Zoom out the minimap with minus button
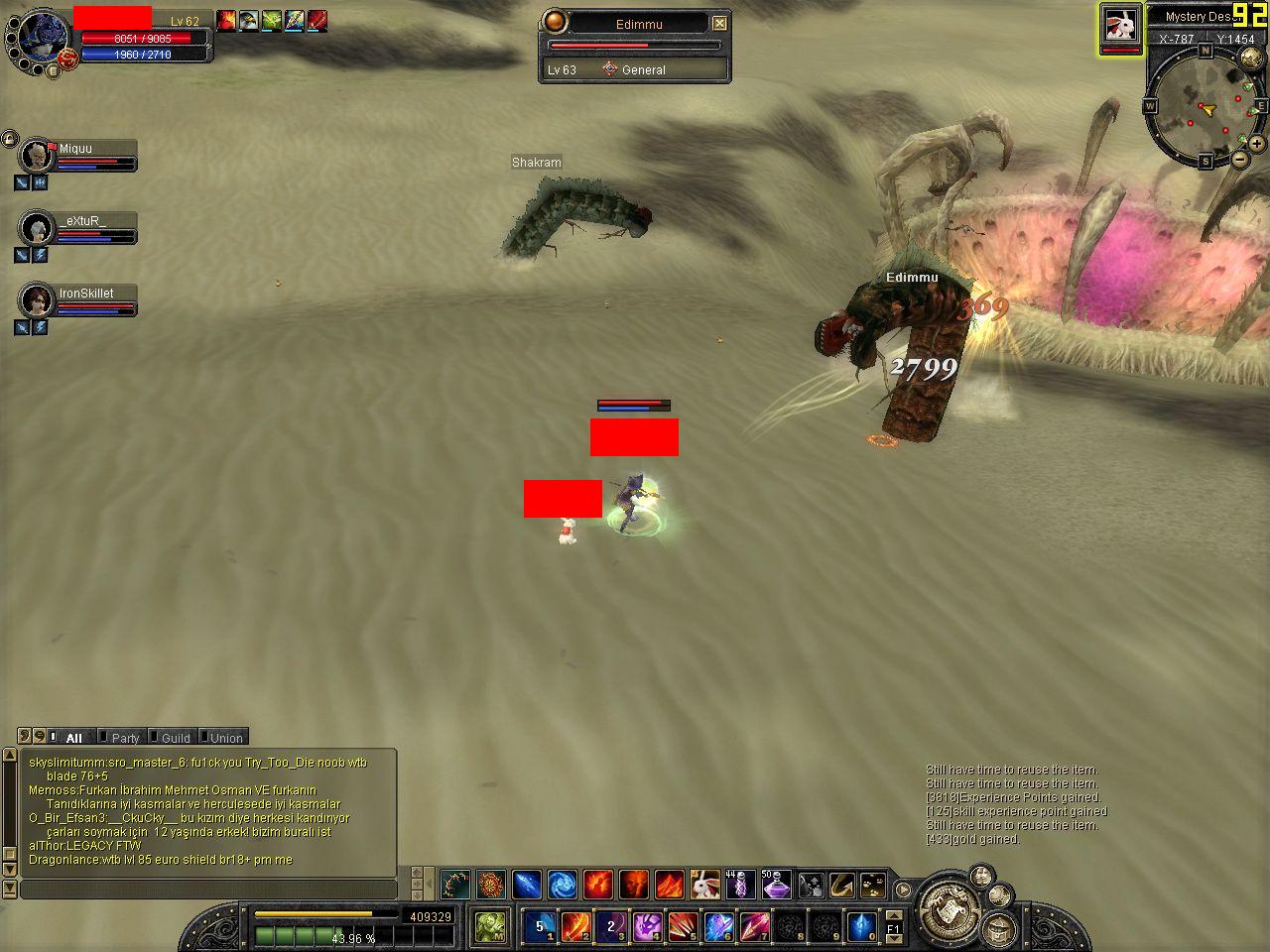The width and height of the screenshot is (1270, 952). pyautogui.click(x=1240, y=159)
